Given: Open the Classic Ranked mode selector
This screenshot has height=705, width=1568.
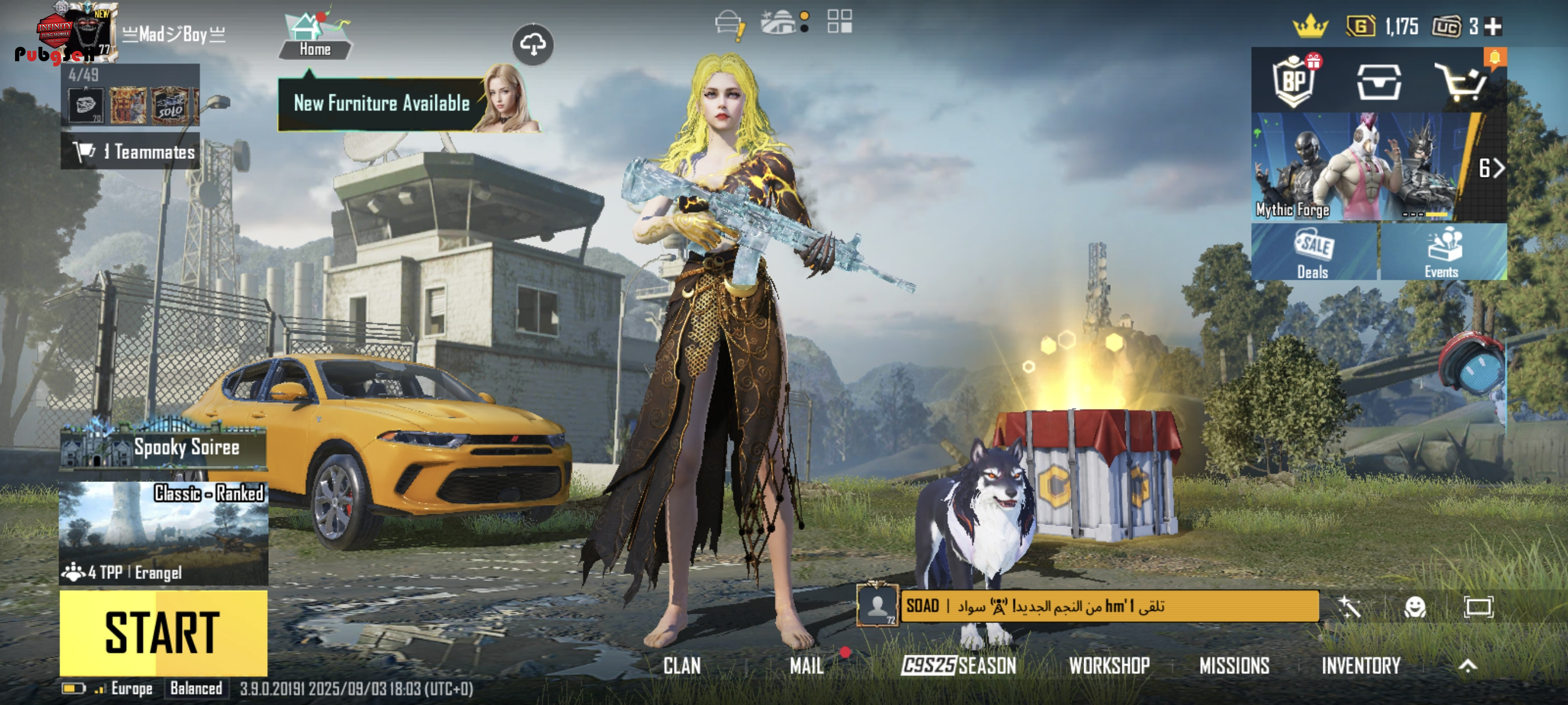Looking at the screenshot, I should click(163, 532).
